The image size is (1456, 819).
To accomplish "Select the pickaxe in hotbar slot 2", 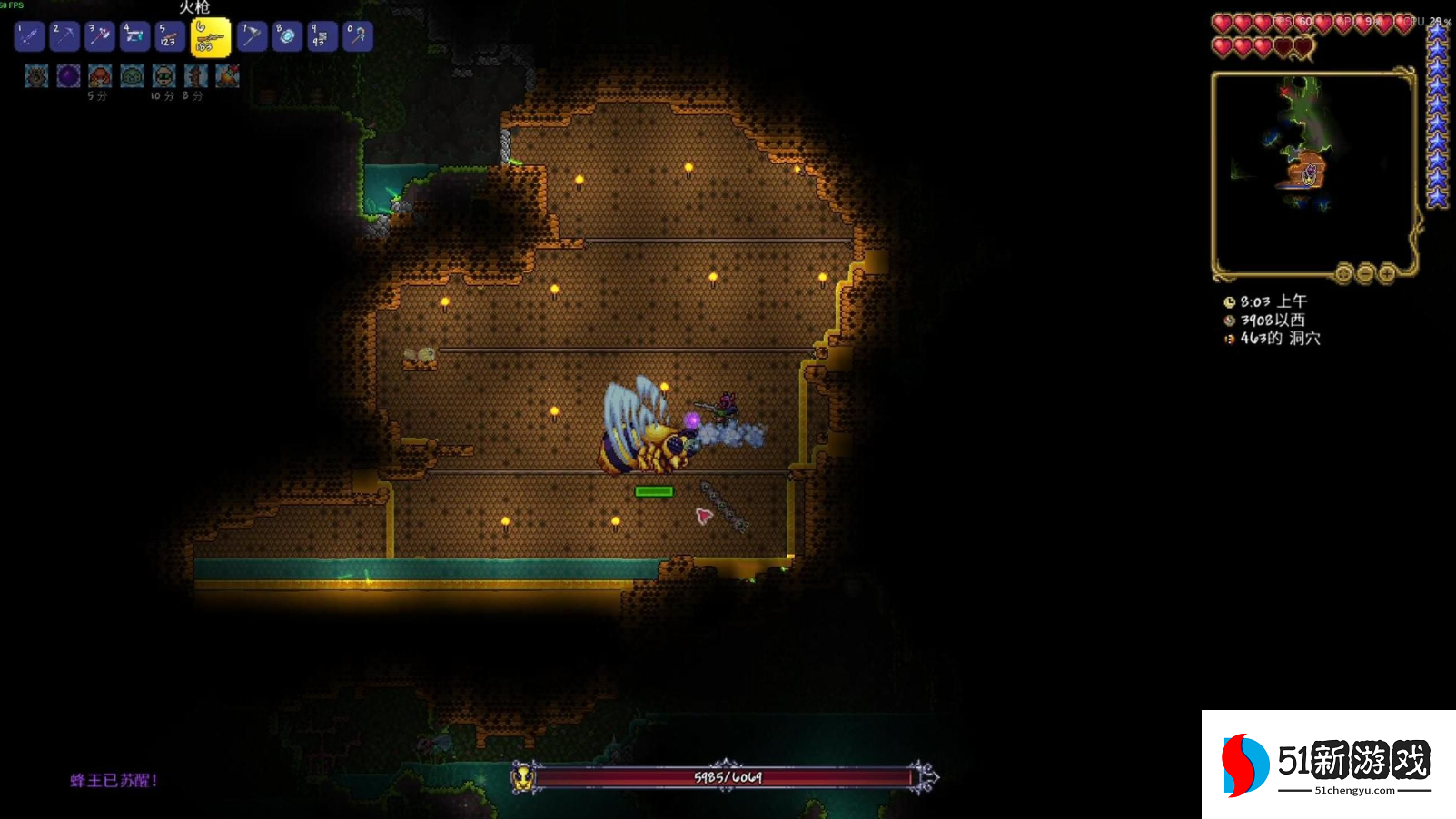I will (64, 36).
